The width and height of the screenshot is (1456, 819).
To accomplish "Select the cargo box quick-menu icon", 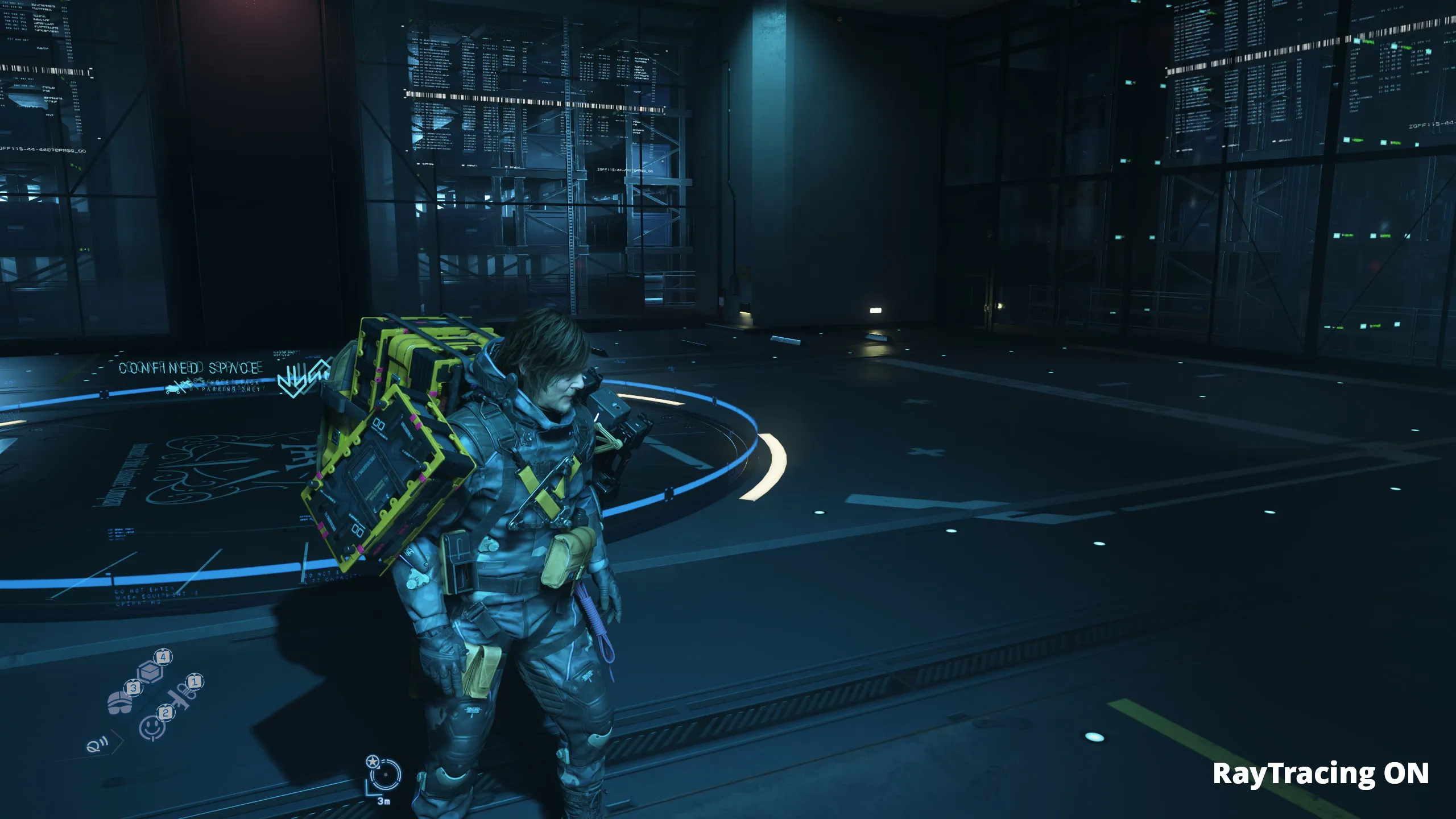I will tap(151, 672).
